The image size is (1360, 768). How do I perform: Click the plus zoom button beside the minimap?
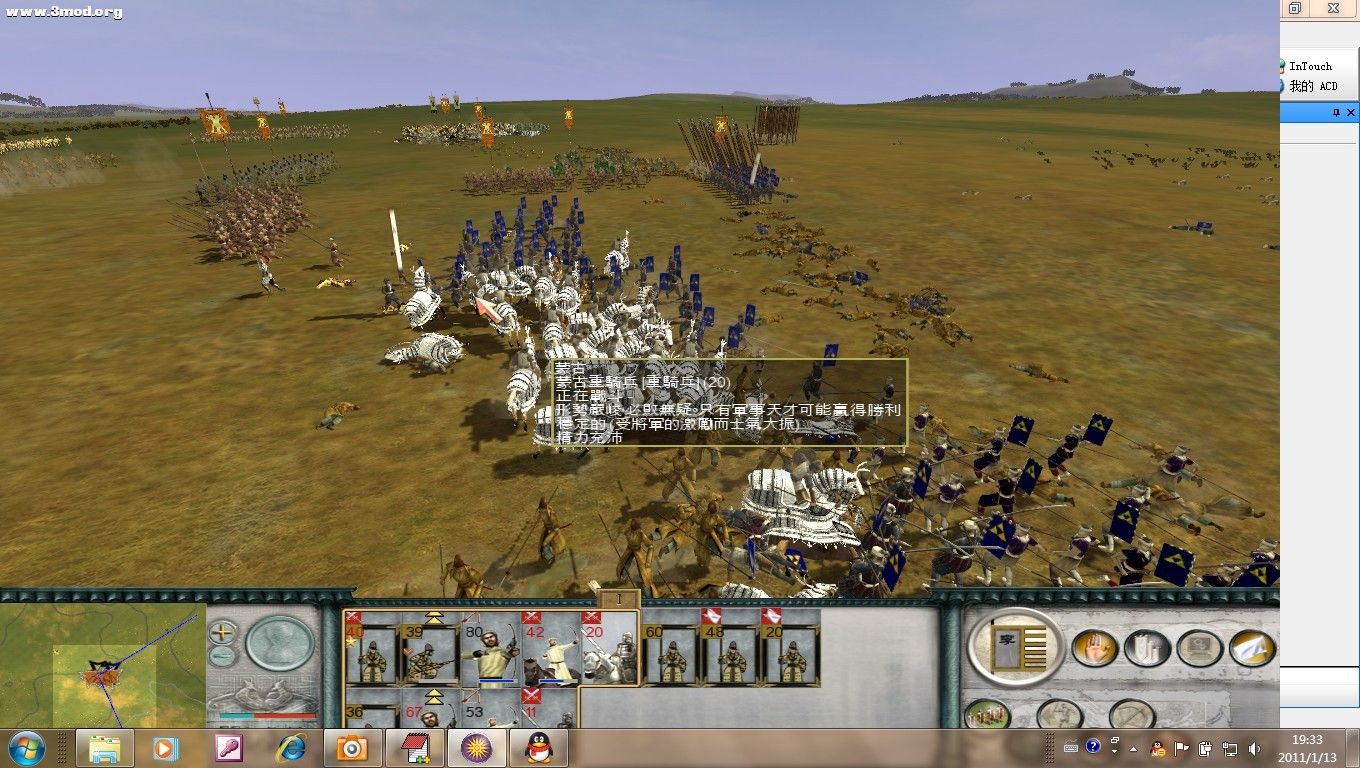coord(221,632)
